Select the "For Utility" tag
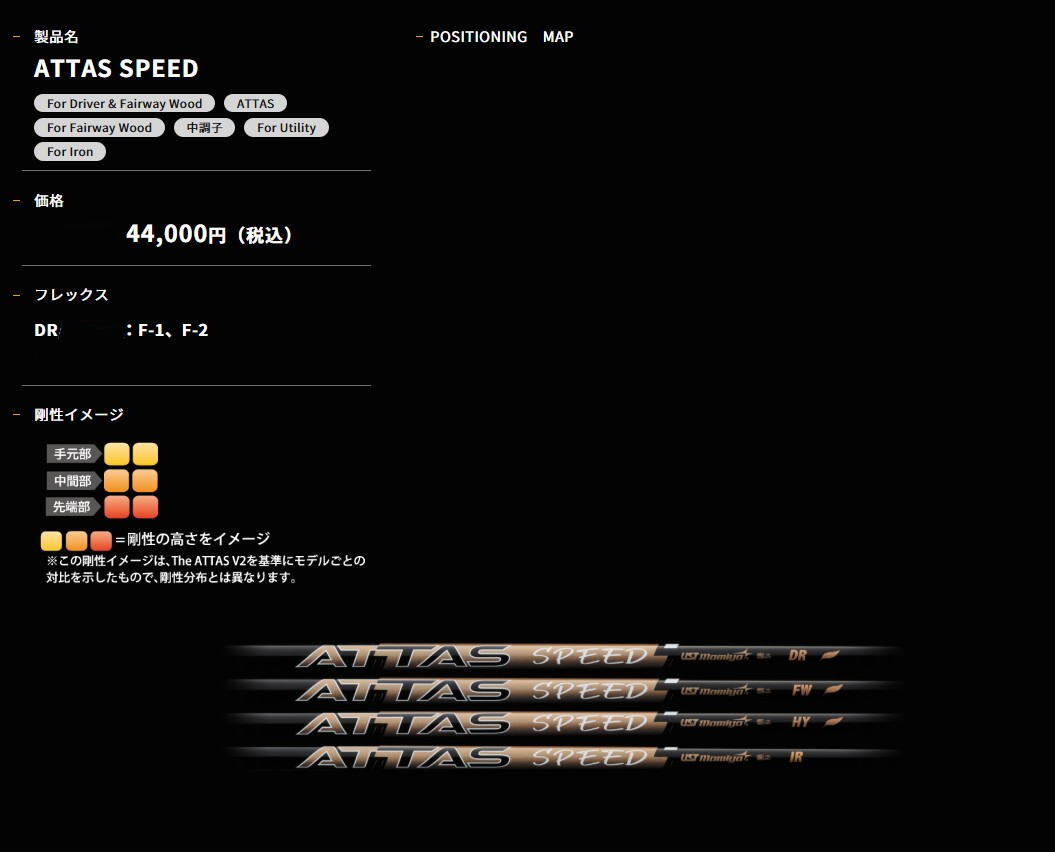This screenshot has width=1055, height=852. point(286,128)
